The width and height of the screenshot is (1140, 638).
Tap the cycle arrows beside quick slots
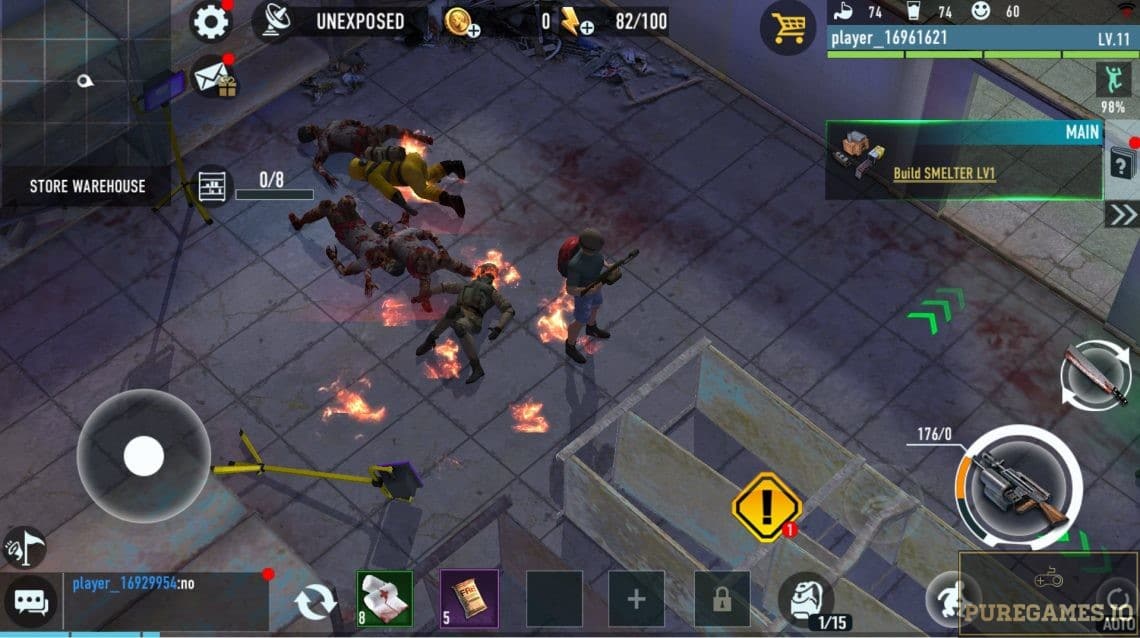(316, 602)
